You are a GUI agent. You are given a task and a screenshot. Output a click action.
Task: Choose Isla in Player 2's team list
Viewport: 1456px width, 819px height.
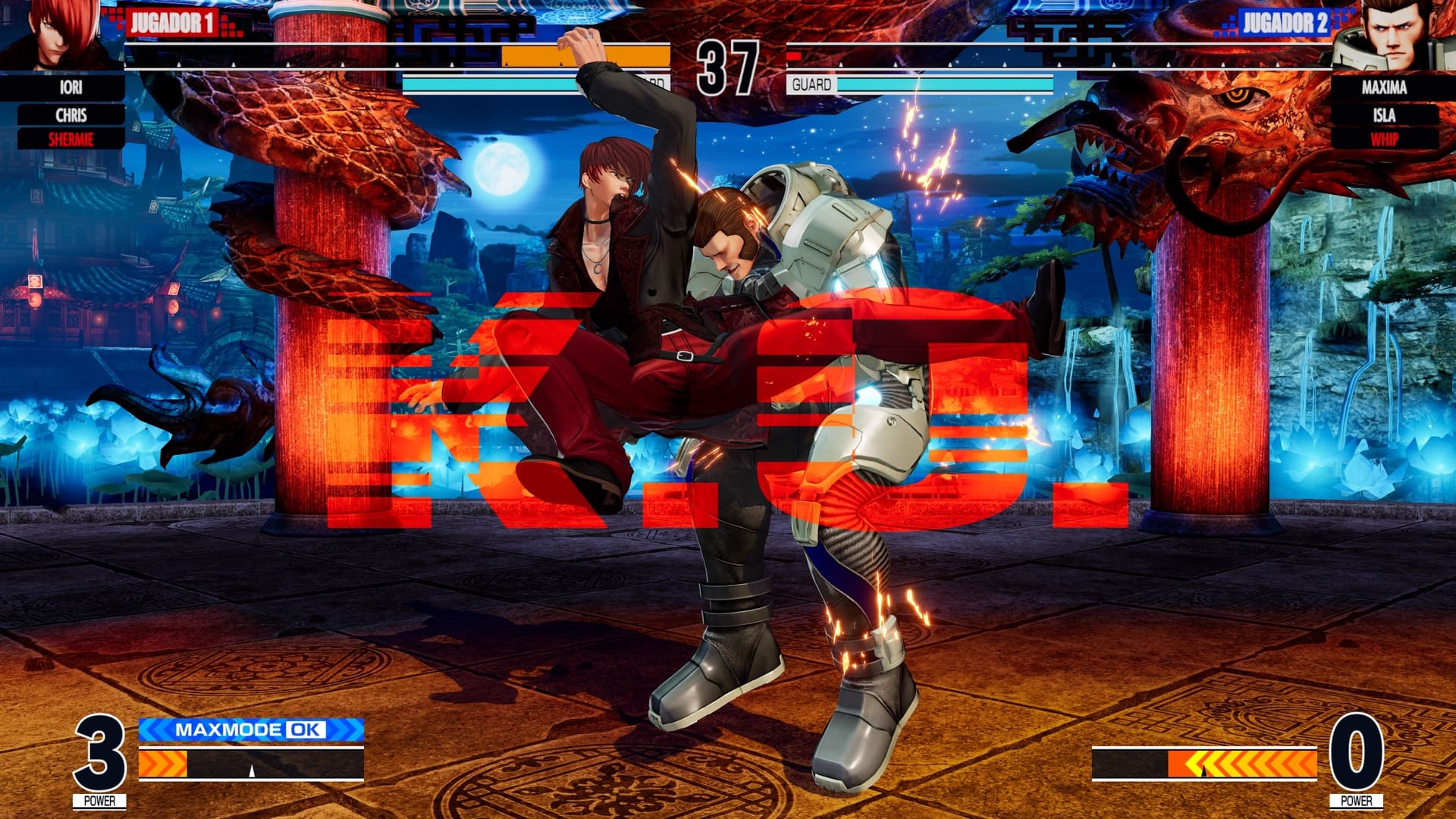click(x=1384, y=115)
